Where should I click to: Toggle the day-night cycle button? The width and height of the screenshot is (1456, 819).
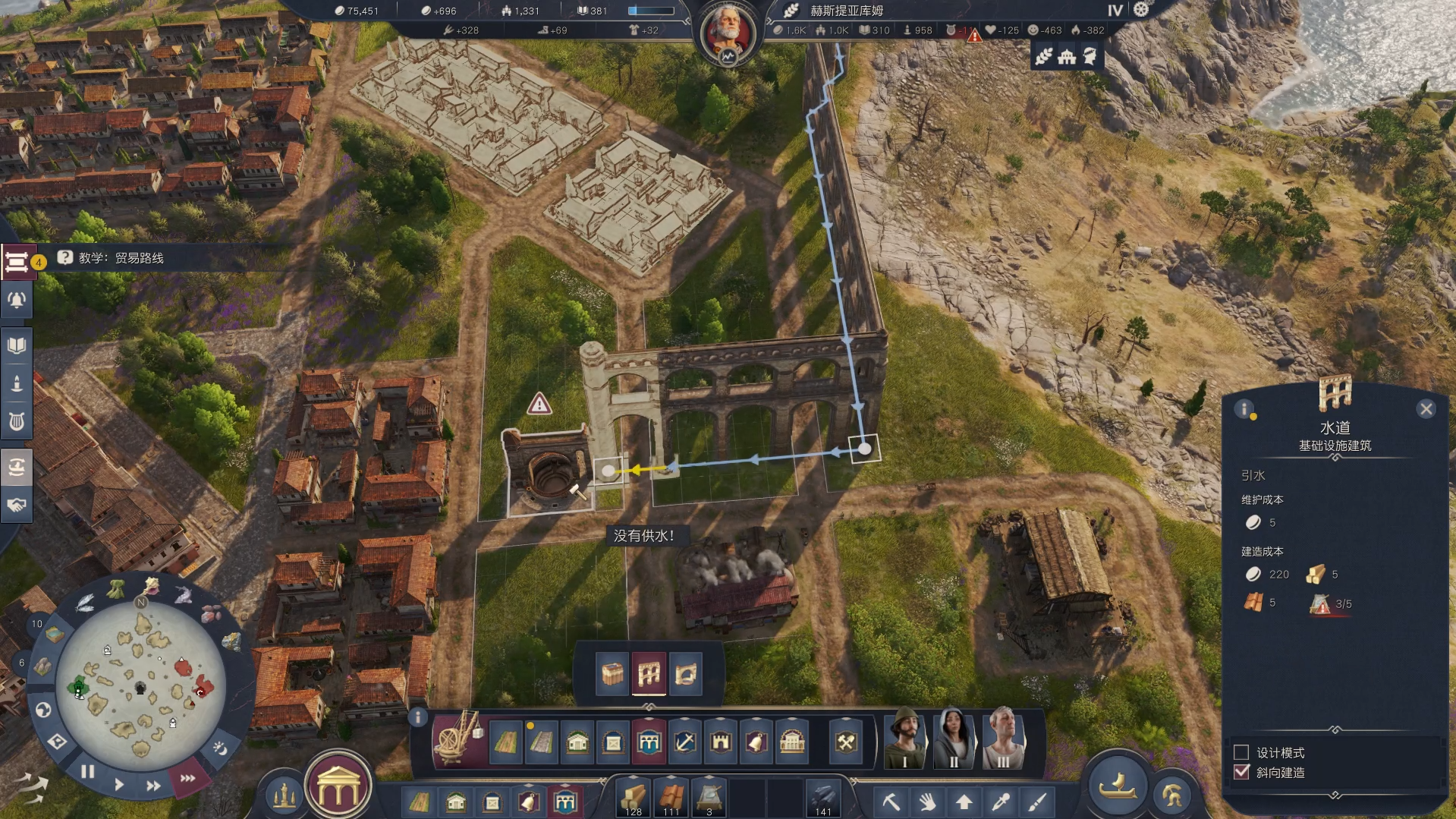[x=219, y=748]
